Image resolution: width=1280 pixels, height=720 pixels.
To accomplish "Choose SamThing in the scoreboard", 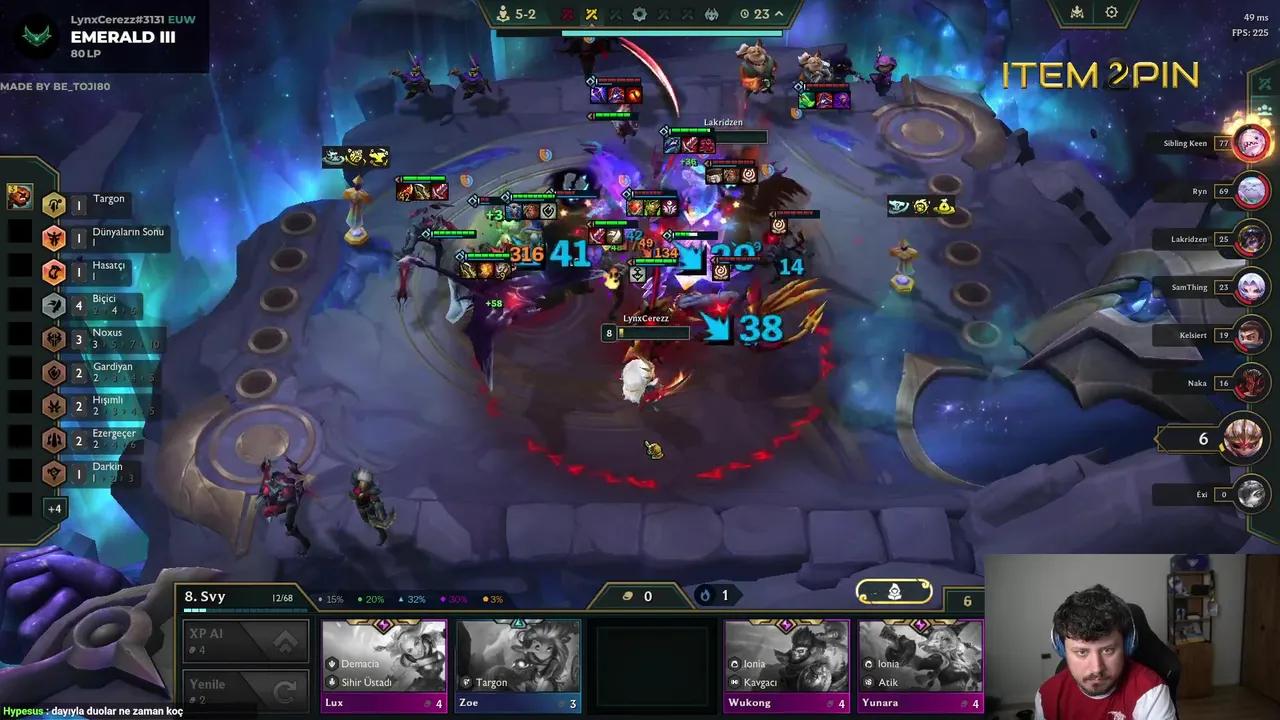I will 1250,287.
